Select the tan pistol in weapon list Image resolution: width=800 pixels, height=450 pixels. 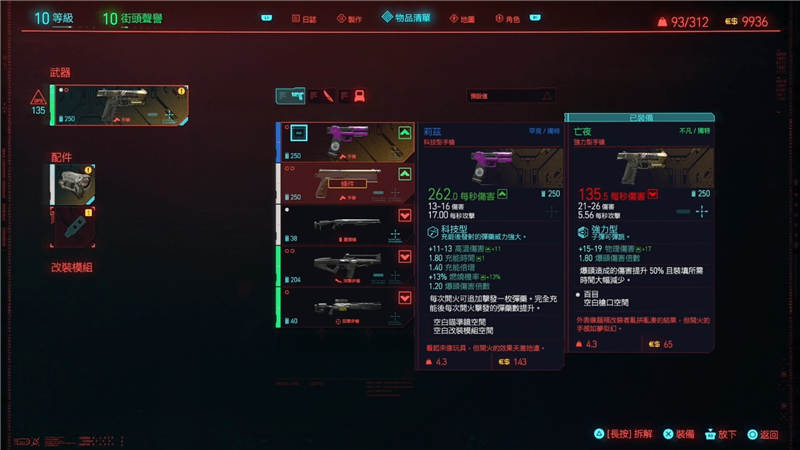347,183
